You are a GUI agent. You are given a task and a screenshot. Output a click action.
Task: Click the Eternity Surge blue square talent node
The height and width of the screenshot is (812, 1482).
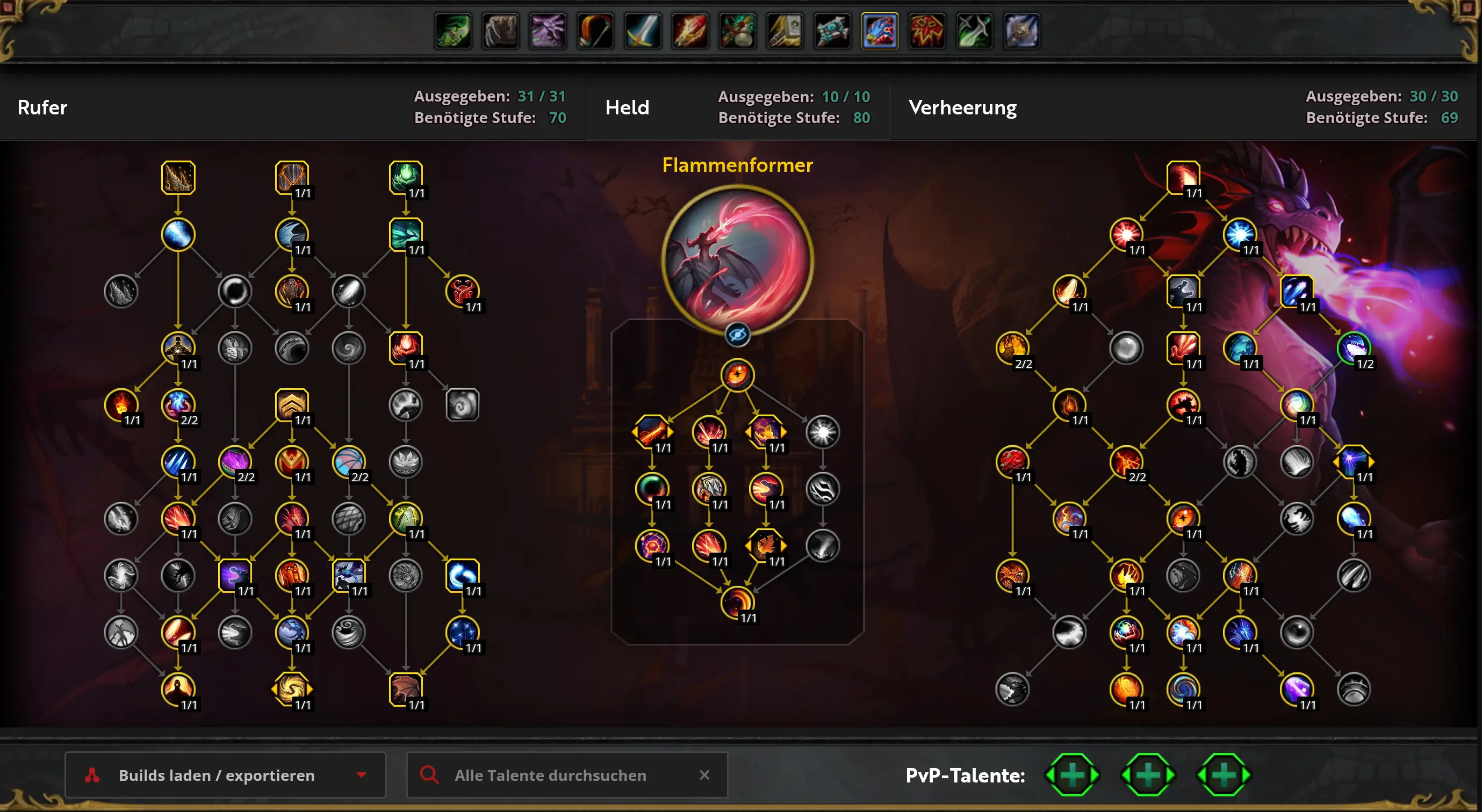coord(1296,291)
